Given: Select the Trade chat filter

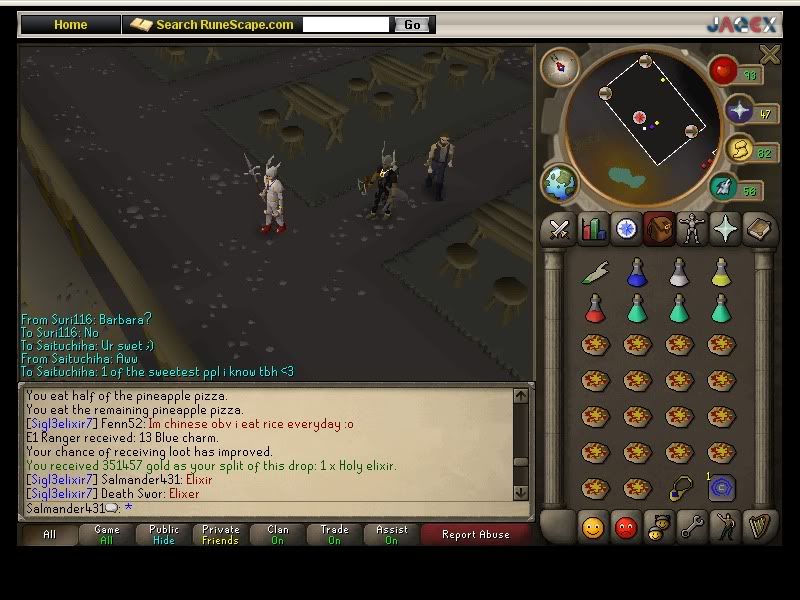Looking at the screenshot, I should (335, 535).
